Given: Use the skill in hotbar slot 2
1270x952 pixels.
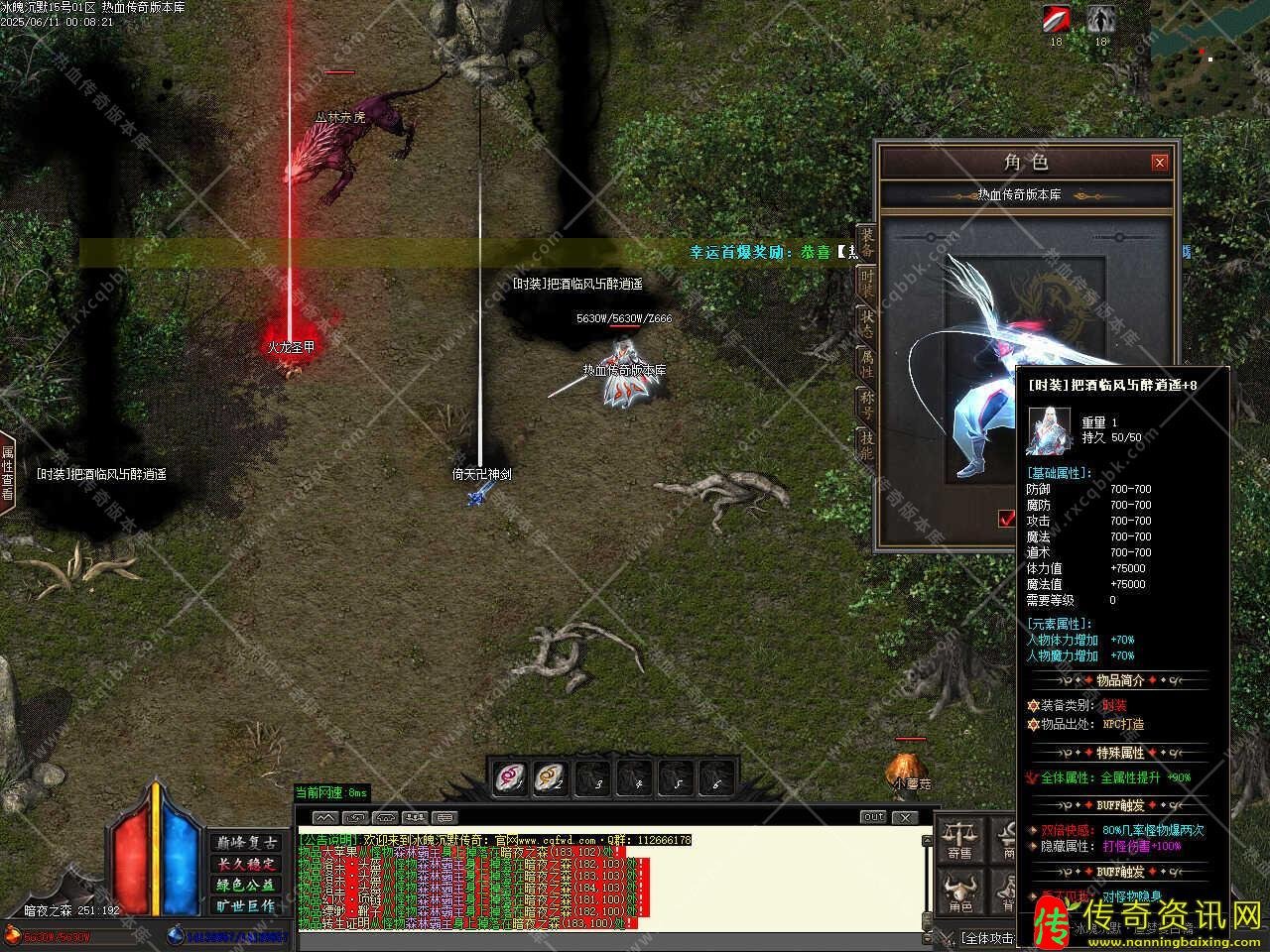Looking at the screenshot, I should coord(551,778).
